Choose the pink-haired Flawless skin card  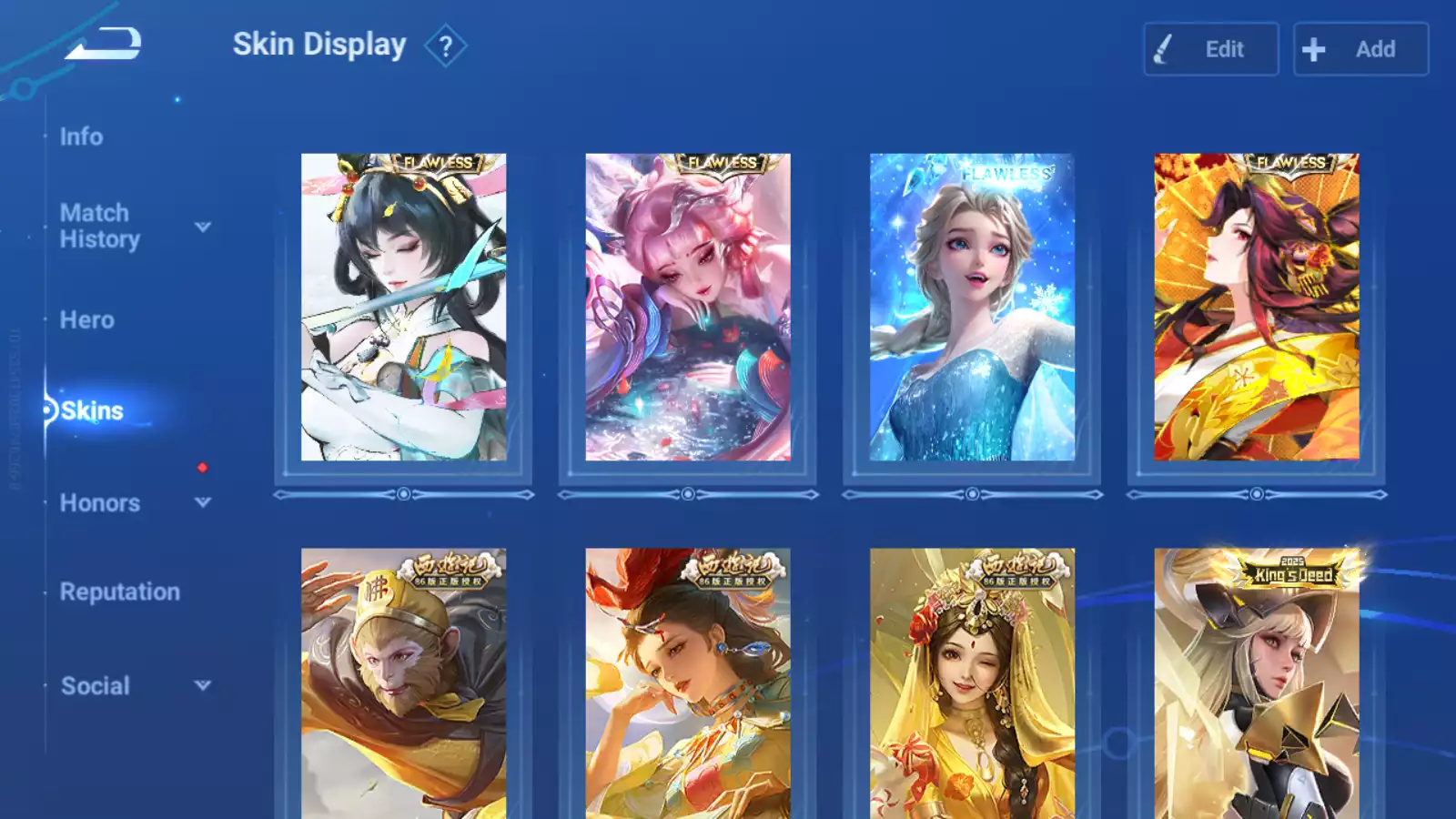(687, 307)
